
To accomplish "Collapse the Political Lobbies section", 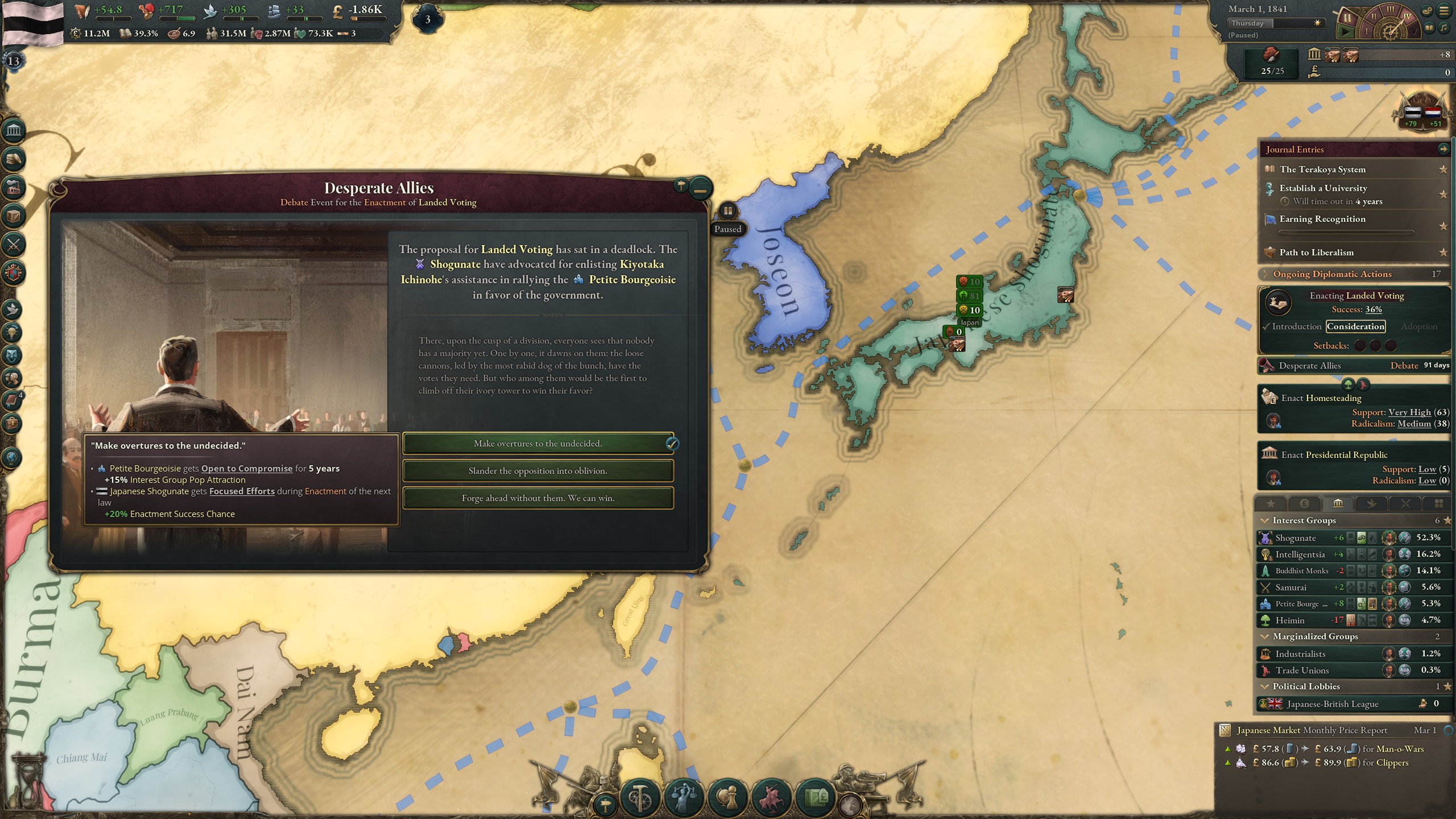I will pyautogui.click(x=1265, y=686).
